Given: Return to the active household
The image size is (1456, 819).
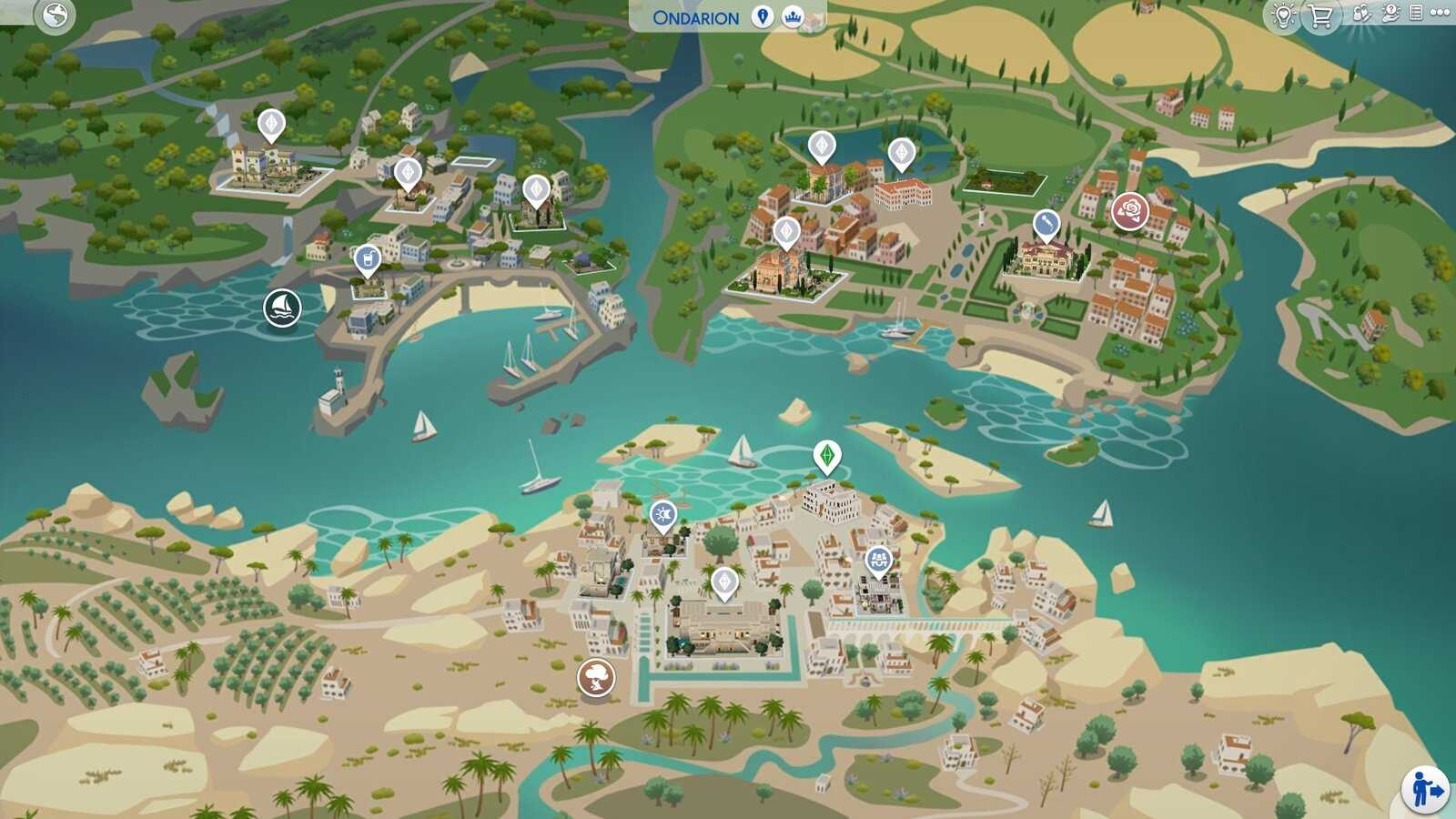Looking at the screenshot, I should [x=1424, y=788].
